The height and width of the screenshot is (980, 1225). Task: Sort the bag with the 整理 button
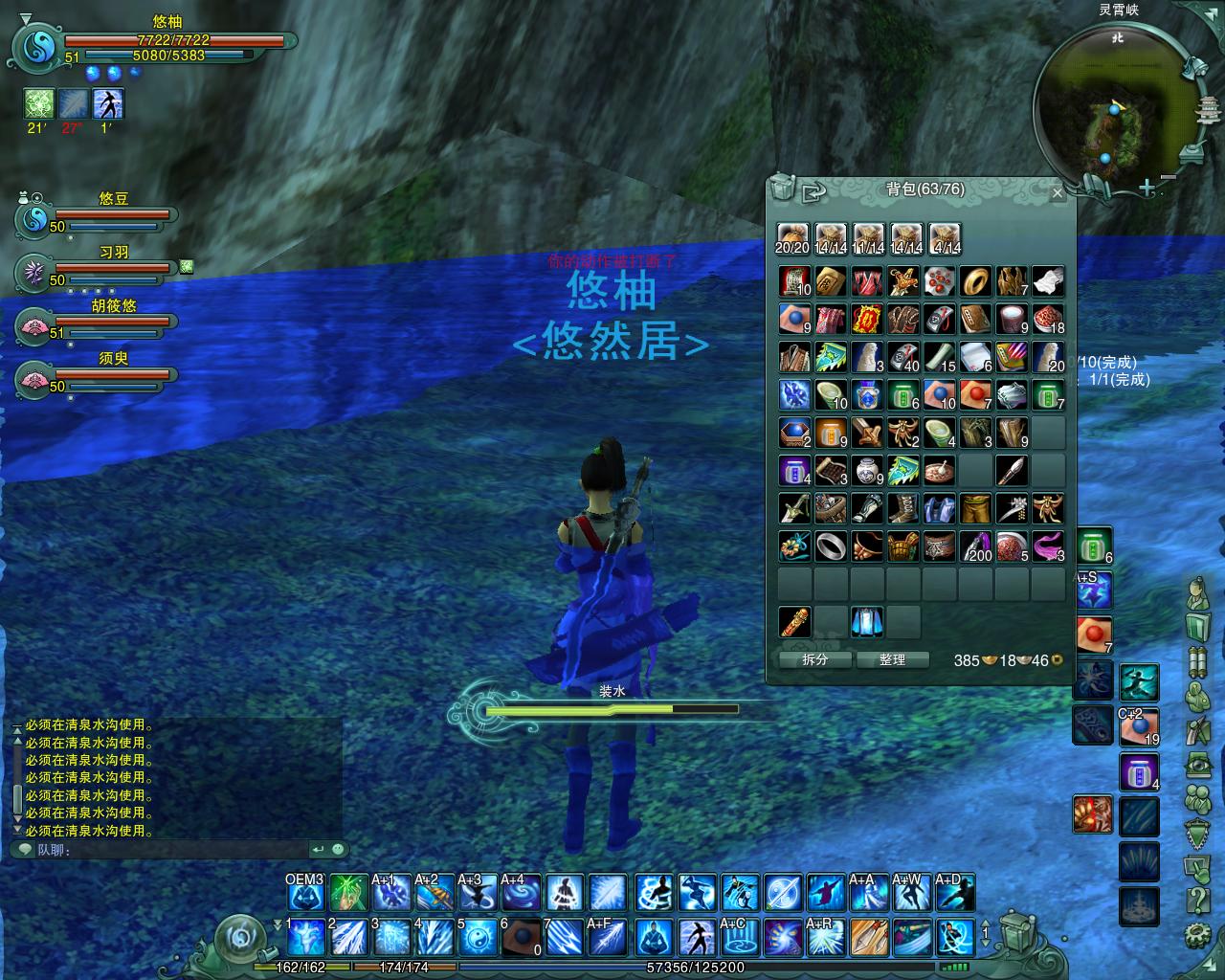point(892,660)
